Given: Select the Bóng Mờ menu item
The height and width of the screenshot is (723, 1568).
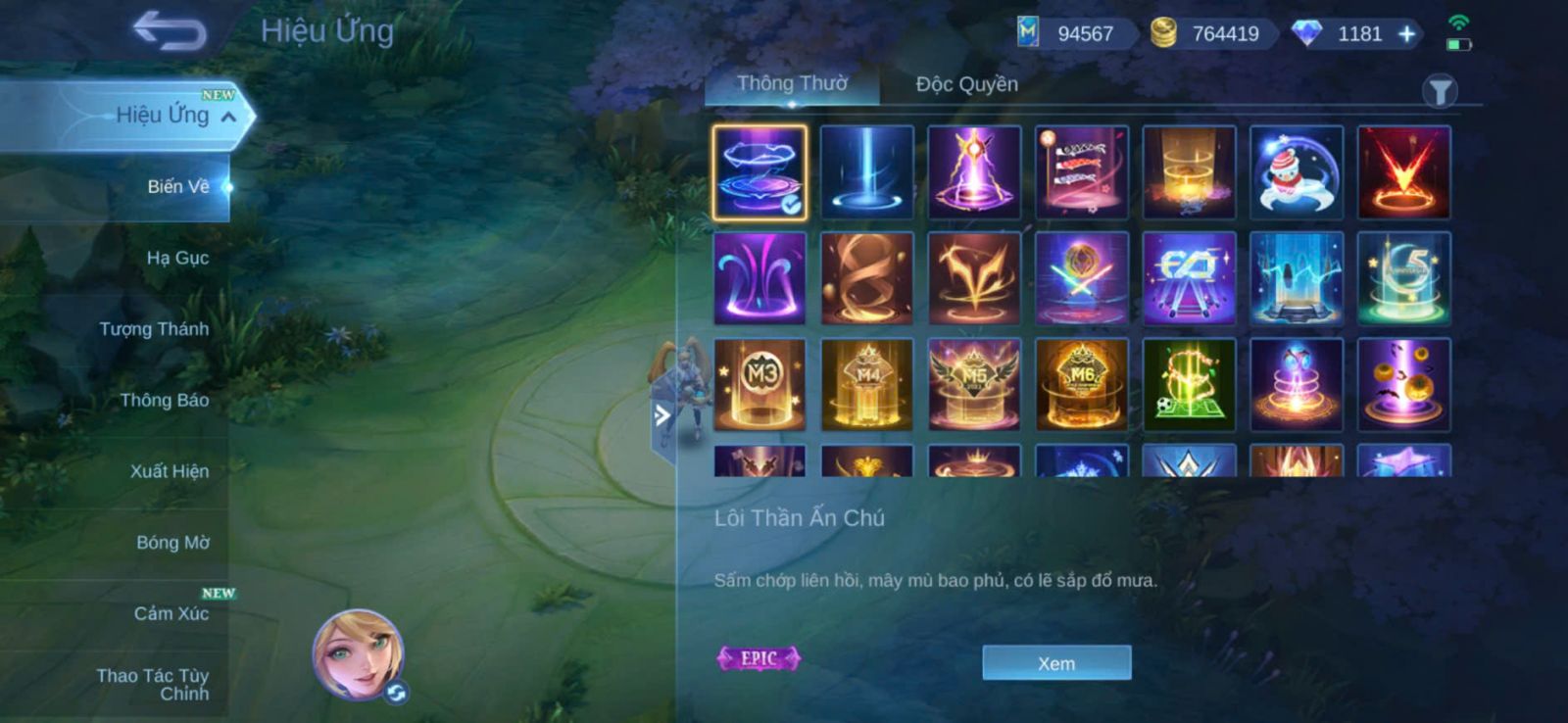Looking at the screenshot, I should click(x=172, y=543).
